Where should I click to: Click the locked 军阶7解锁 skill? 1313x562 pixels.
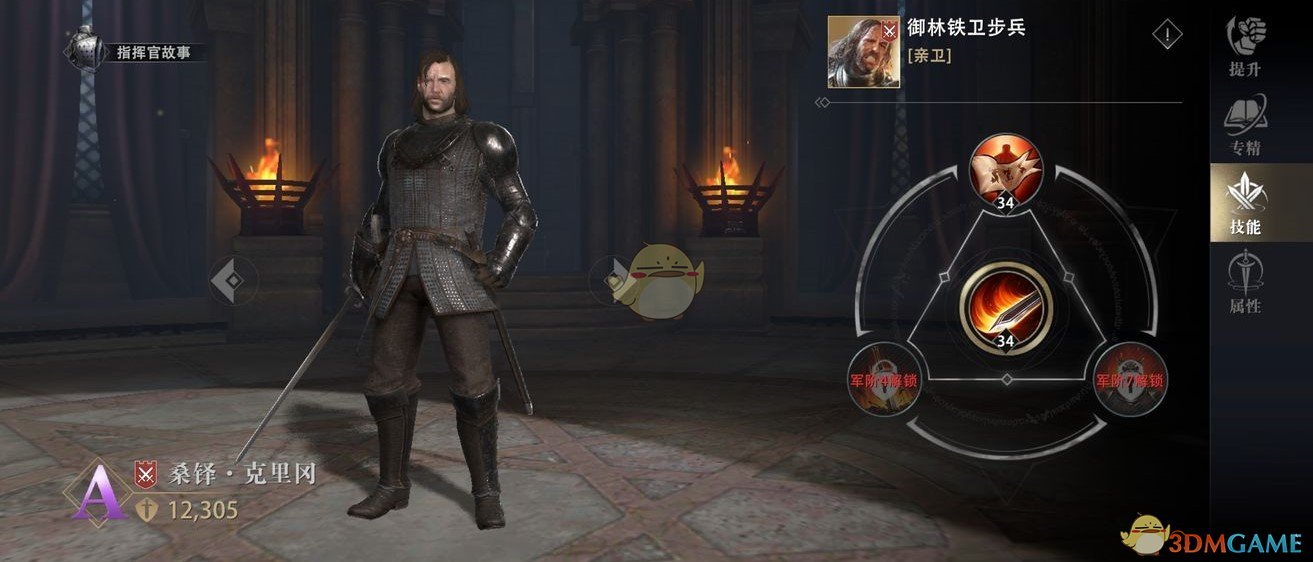point(1129,380)
